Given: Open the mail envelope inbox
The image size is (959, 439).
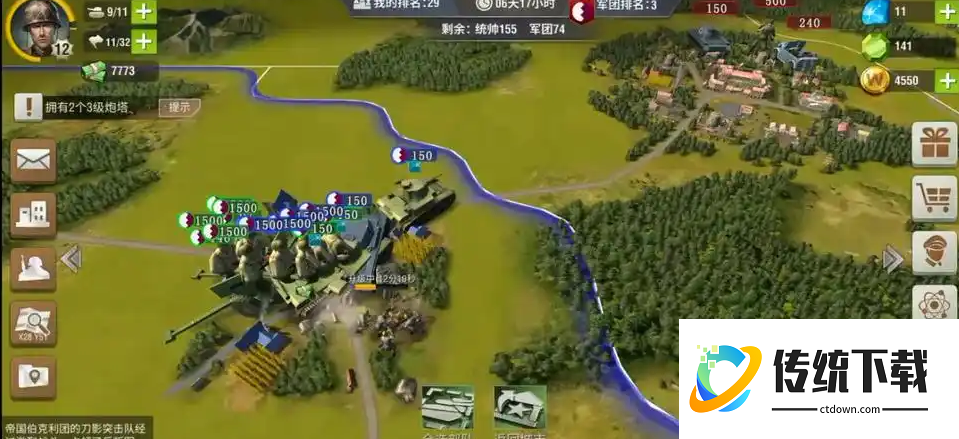Looking at the screenshot, I should pyautogui.click(x=33, y=159).
